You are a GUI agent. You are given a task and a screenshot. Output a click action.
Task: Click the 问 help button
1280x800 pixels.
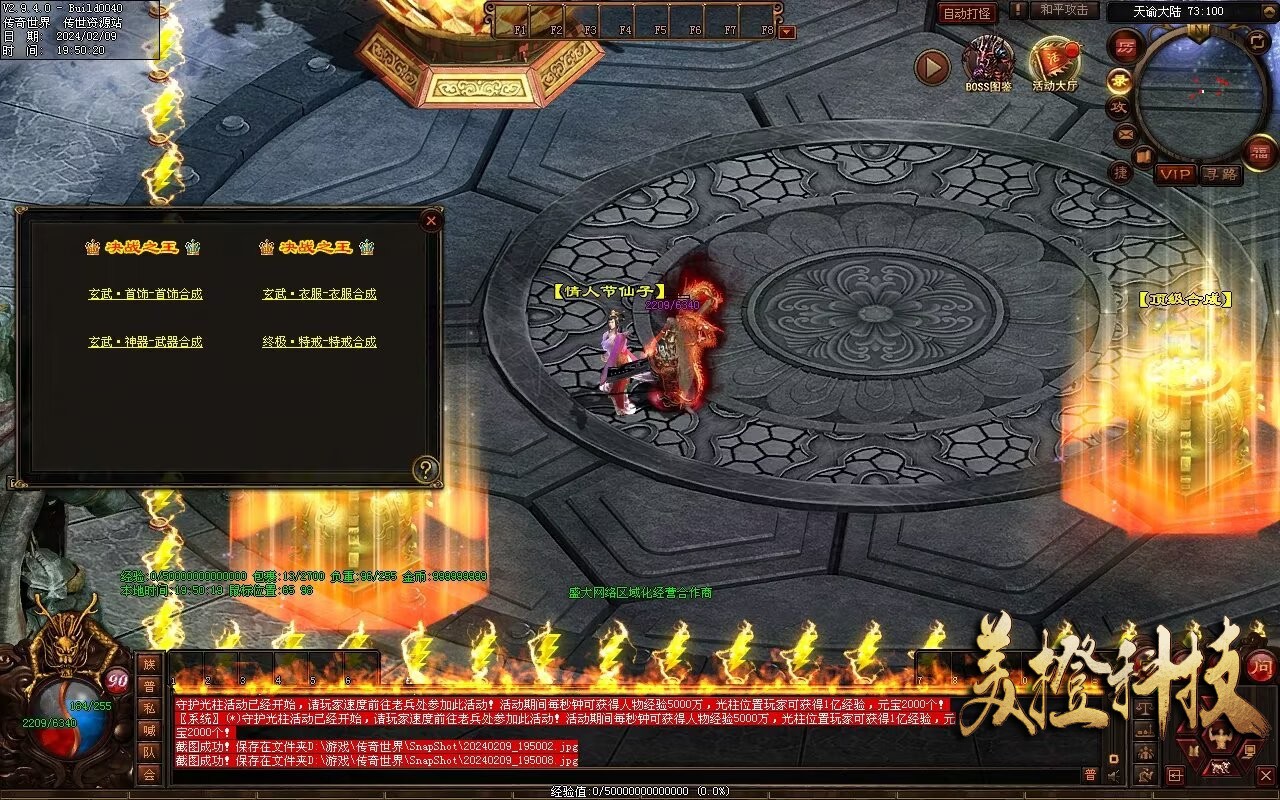point(1261,665)
